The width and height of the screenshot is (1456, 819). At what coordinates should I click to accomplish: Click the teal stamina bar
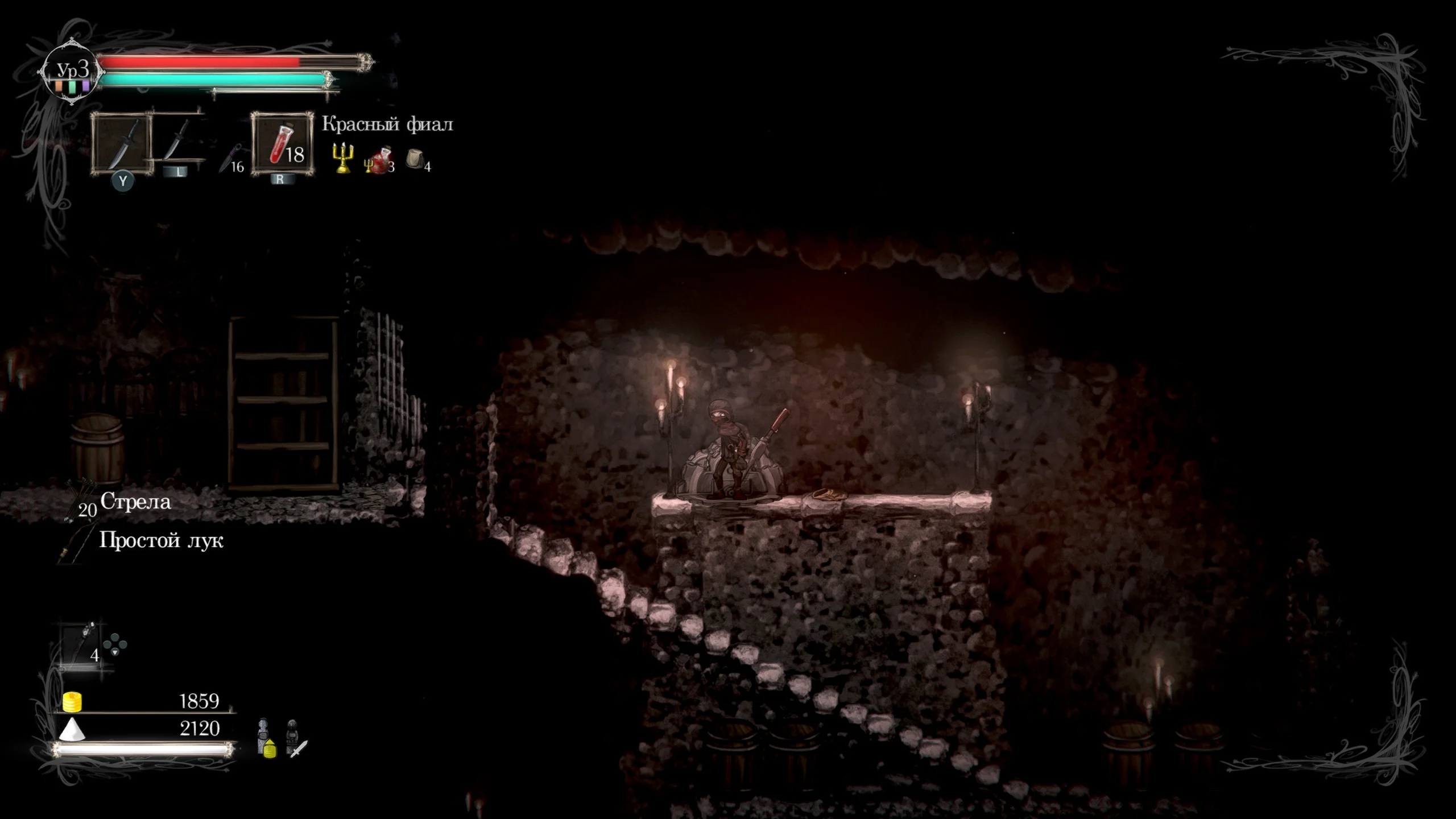[x=210, y=80]
